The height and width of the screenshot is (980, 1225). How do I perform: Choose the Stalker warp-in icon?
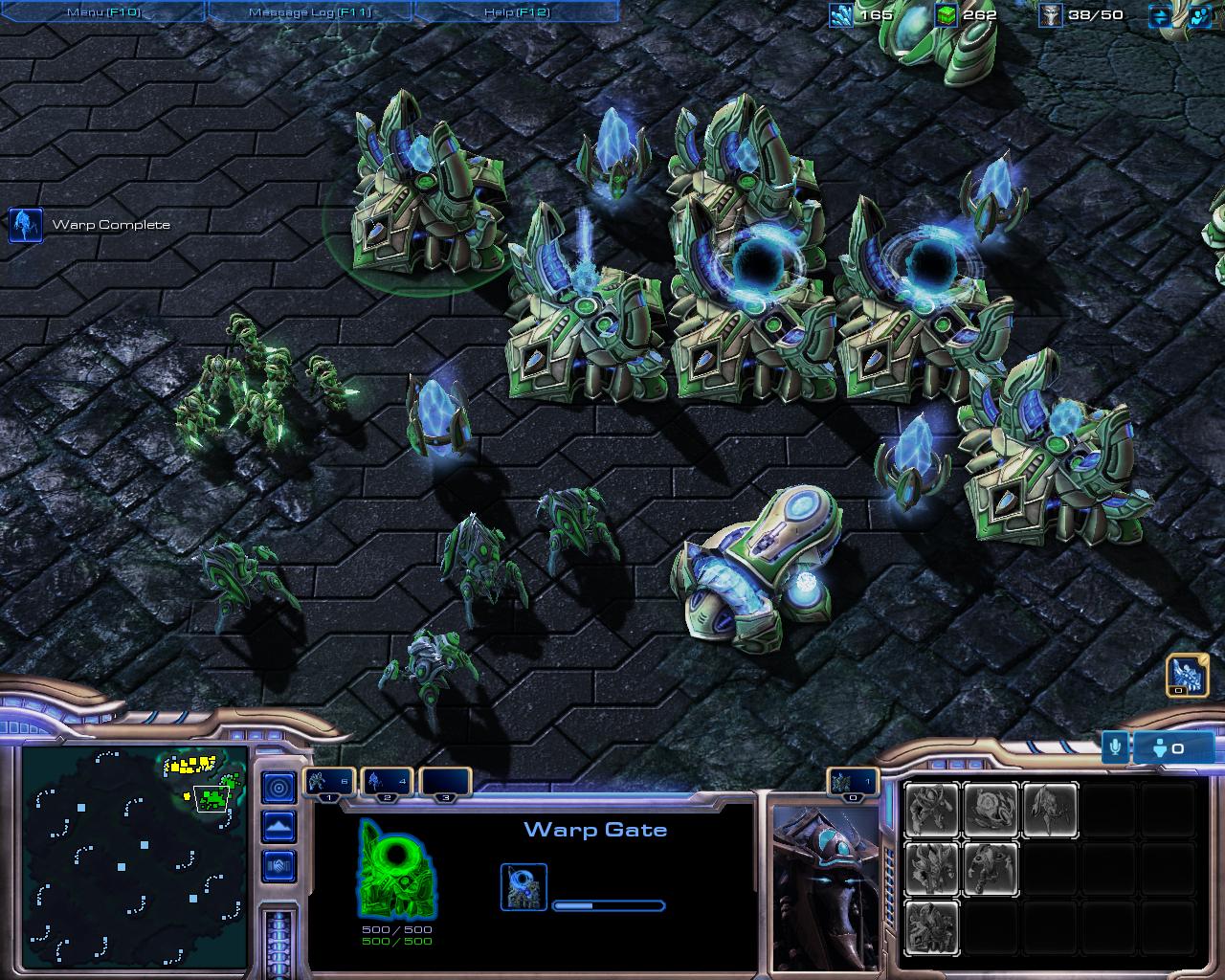coord(1050,810)
